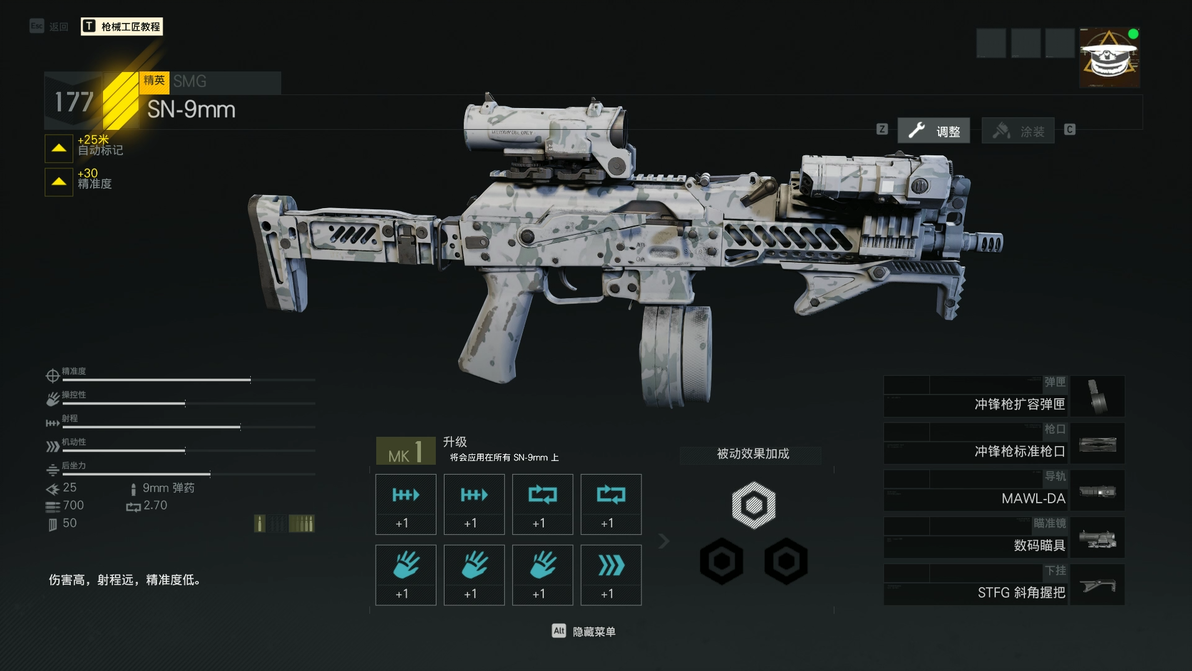The image size is (1192, 671).
Task: Click the MK 1 upgrade level badge
Action: pyautogui.click(x=405, y=452)
